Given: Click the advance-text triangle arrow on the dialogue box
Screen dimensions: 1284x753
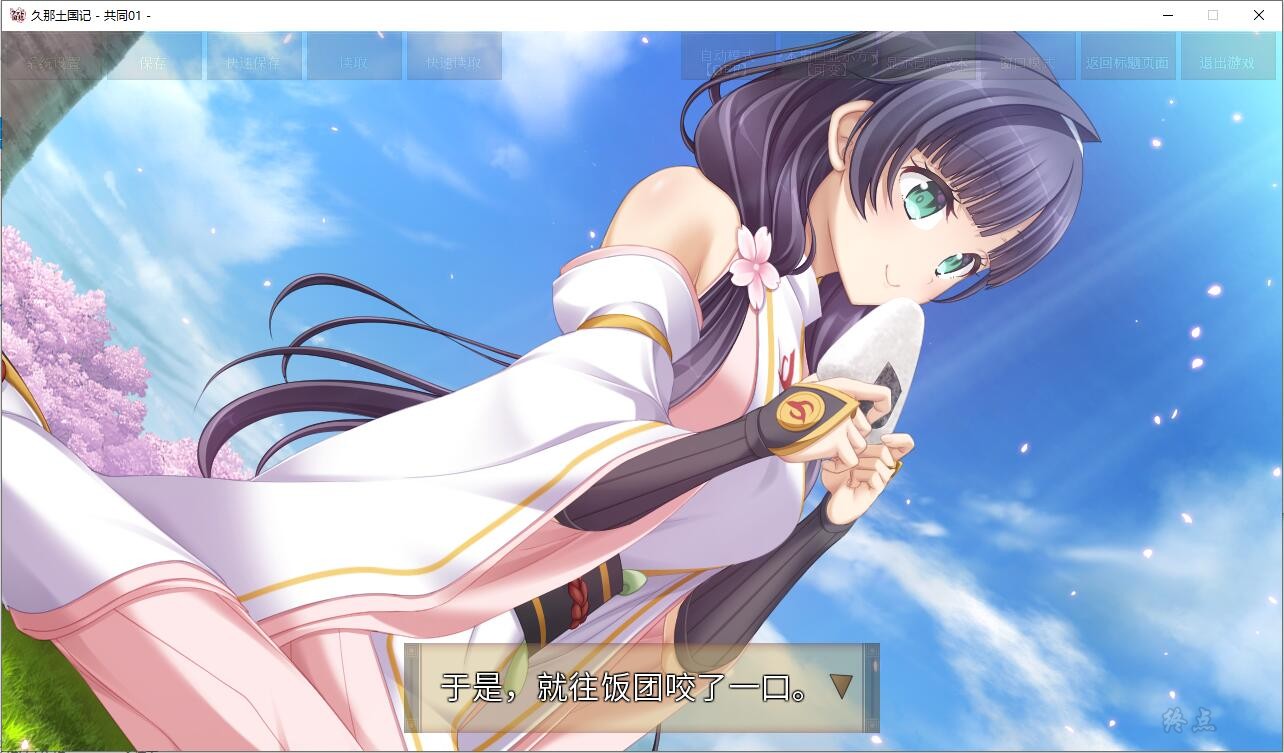Looking at the screenshot, I should point(841,688).
